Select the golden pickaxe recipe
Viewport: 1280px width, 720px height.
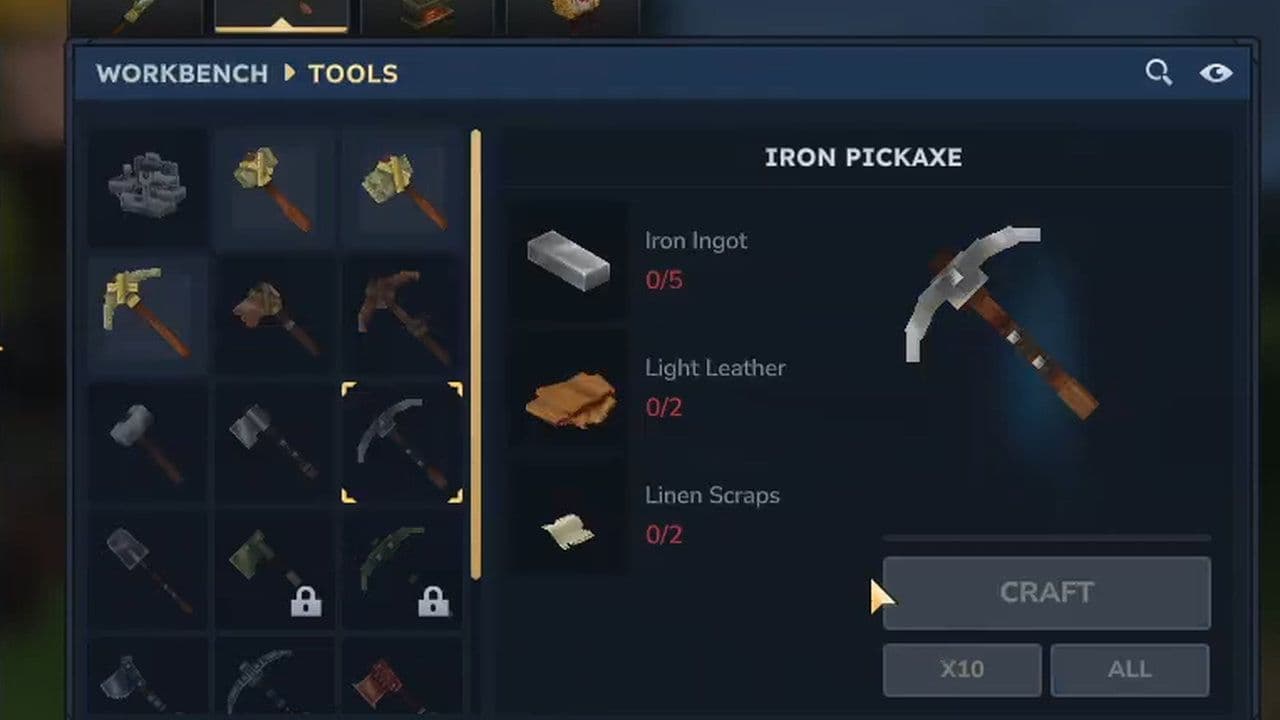point(147,314)
